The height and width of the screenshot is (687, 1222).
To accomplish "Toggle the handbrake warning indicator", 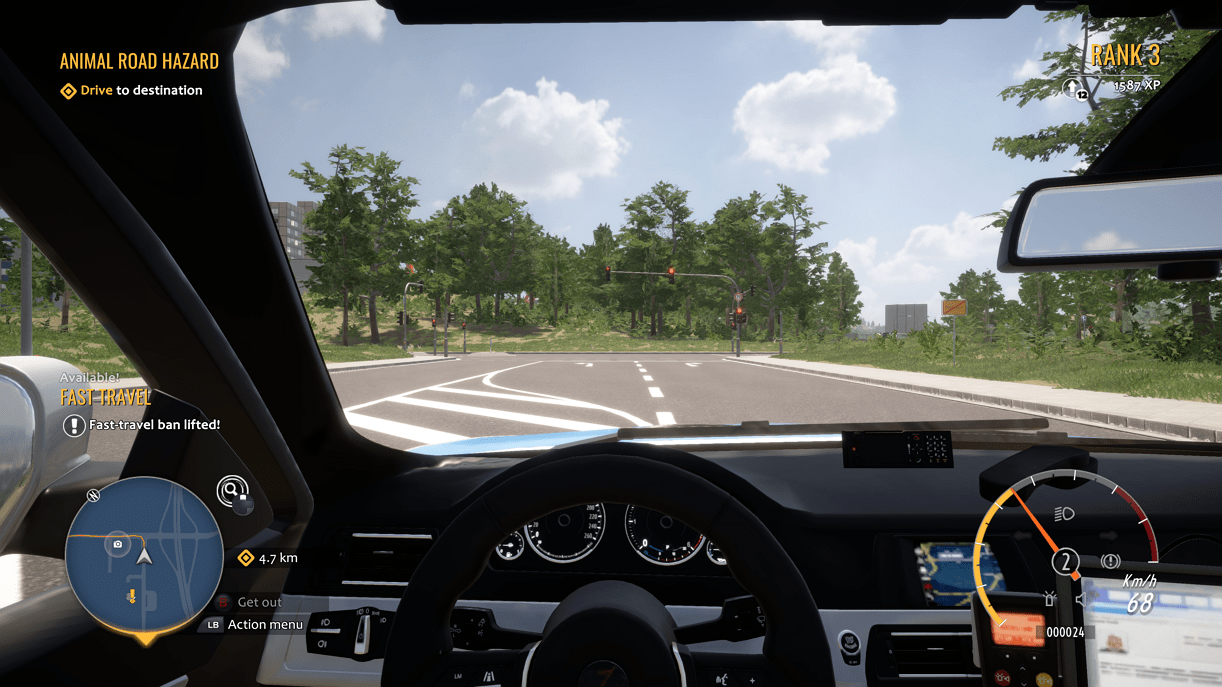I will [x=1109, y=562].
